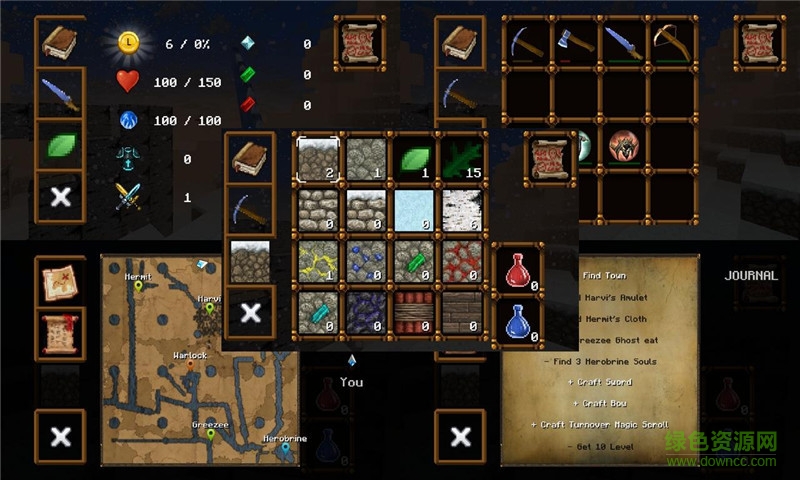
Task: Choose the gold ore block slot
Action: (318, 262)
